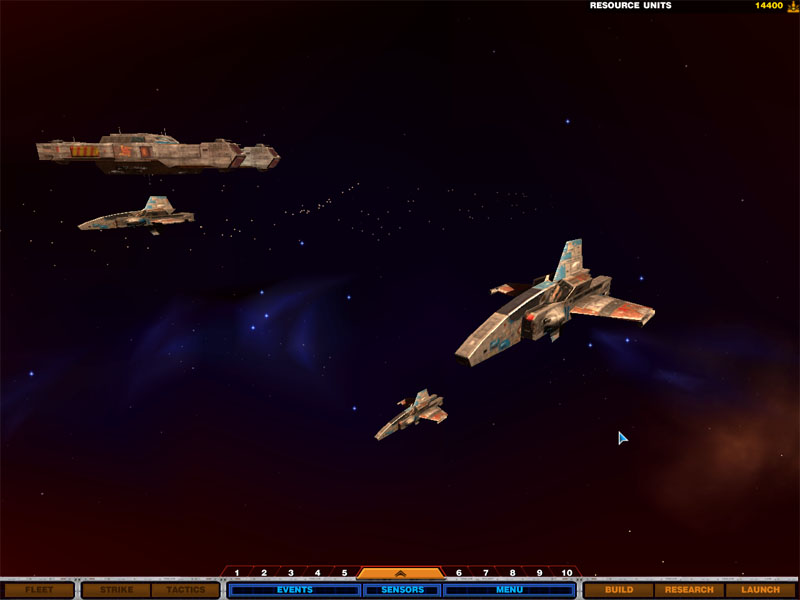
Task: Select control group 5 tab
Action: [344, 573]
